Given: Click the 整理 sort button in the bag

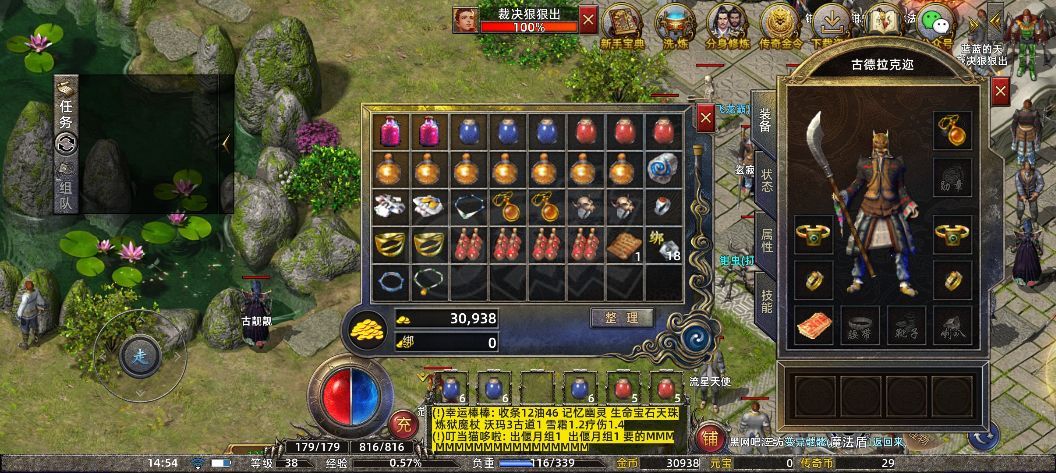Looking at the screenshot, I should [622, 318].
